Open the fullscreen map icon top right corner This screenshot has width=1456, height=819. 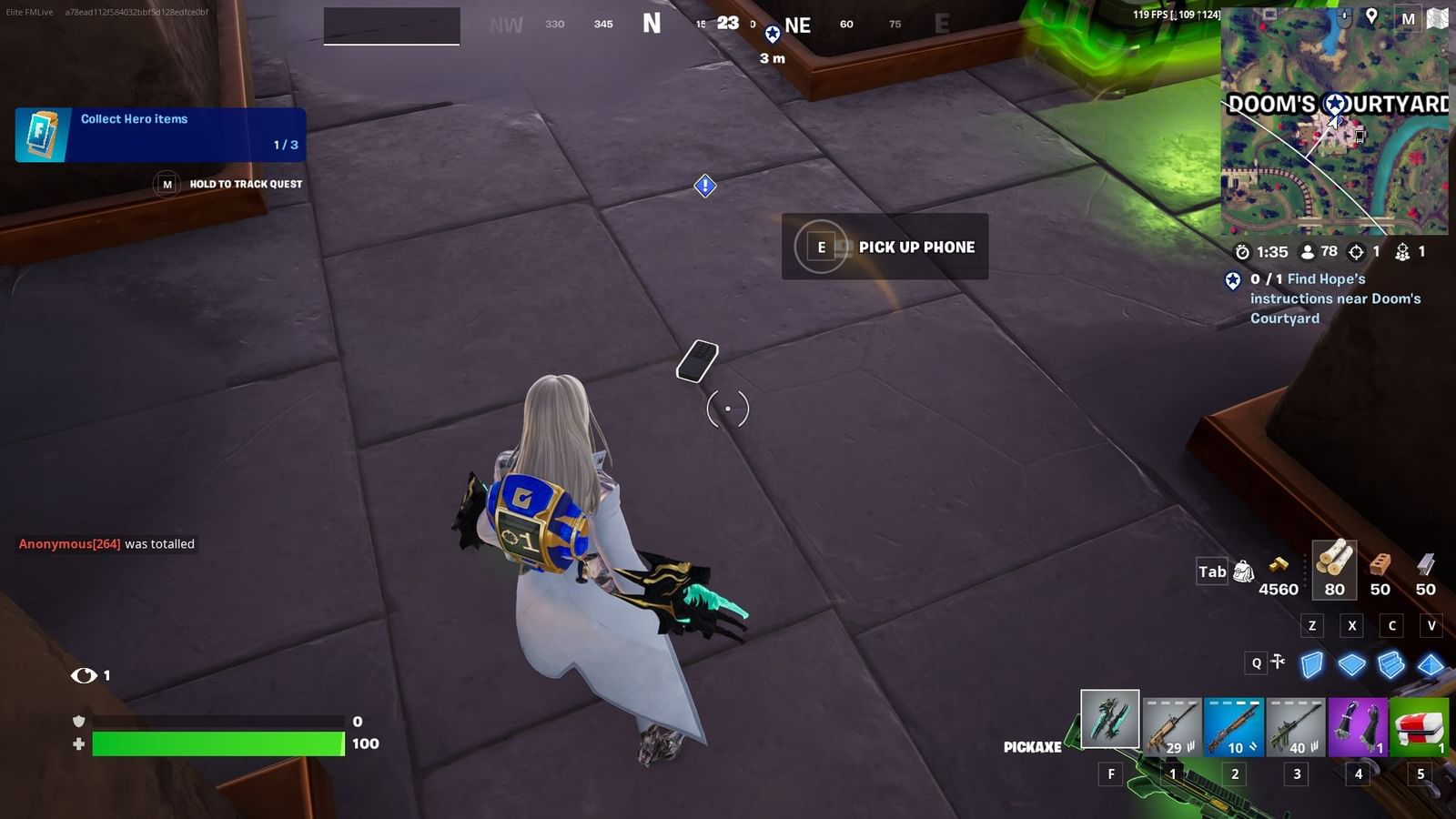tap(1437, 18)
